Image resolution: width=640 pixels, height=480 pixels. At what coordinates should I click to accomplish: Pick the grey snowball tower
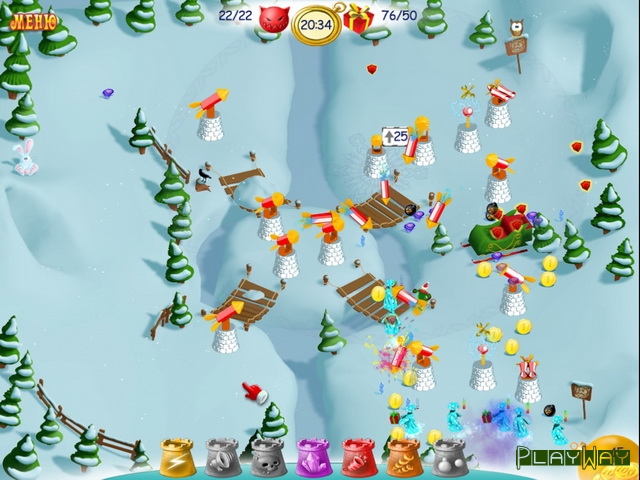pos(449,457)
